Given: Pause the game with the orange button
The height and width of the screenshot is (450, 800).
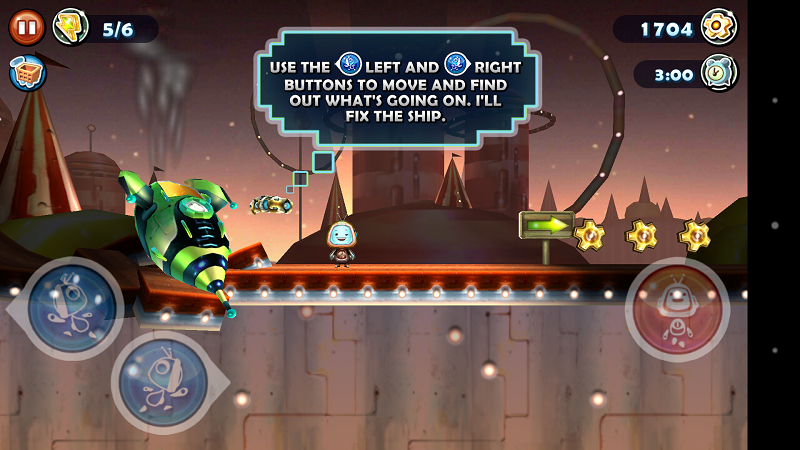Looking at the screenshot, I should click(x=24, y=27).
